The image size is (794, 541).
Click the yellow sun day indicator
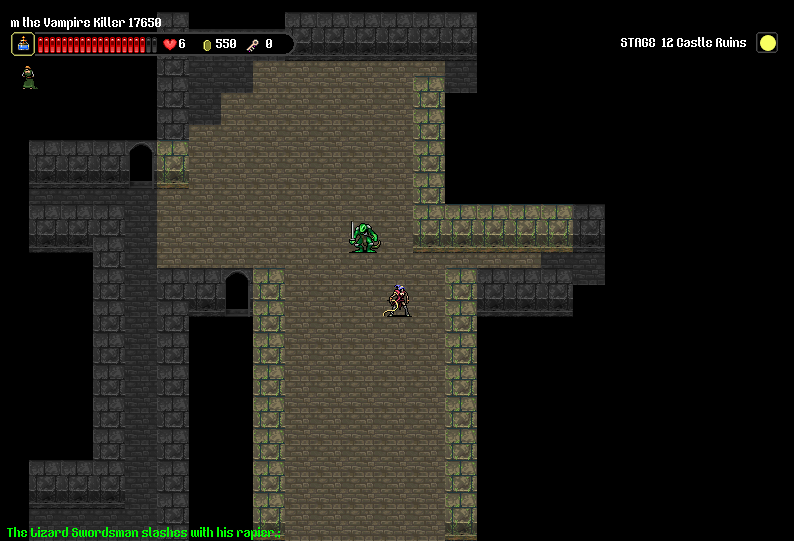pyautogui.click(x=767, y=43)
